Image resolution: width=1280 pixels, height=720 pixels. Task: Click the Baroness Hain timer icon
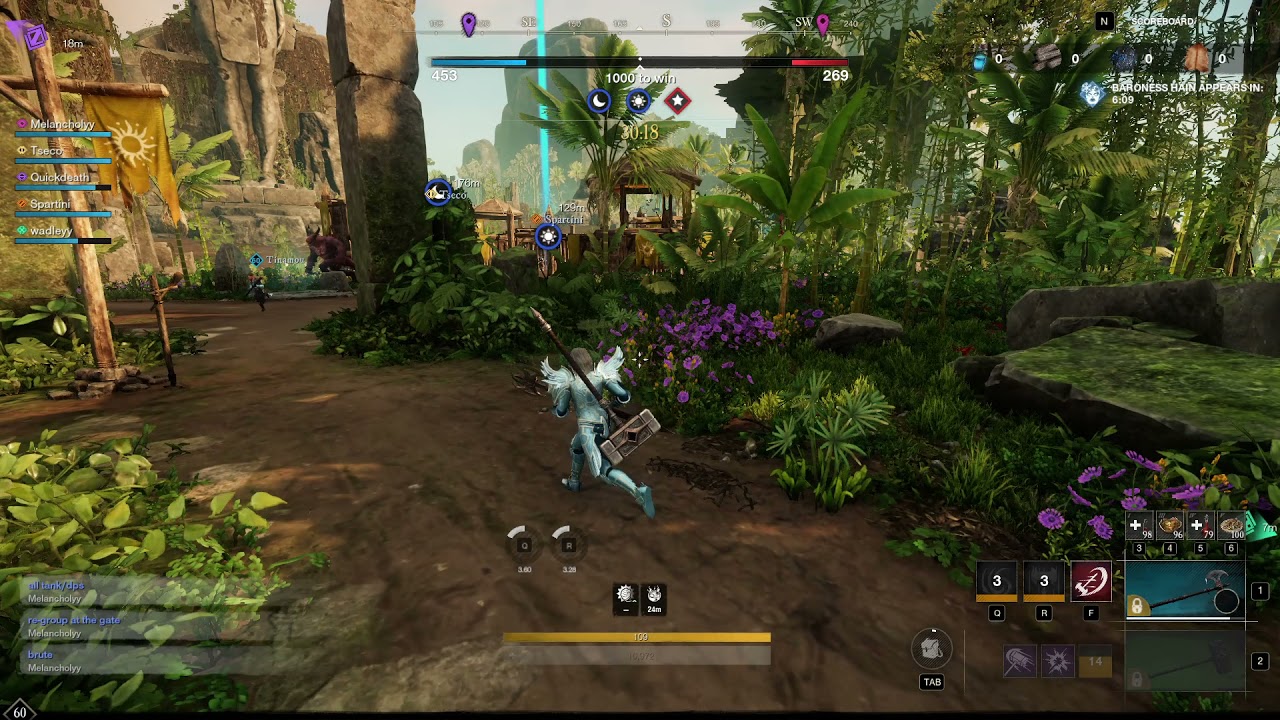click(x=1092, y=94)
